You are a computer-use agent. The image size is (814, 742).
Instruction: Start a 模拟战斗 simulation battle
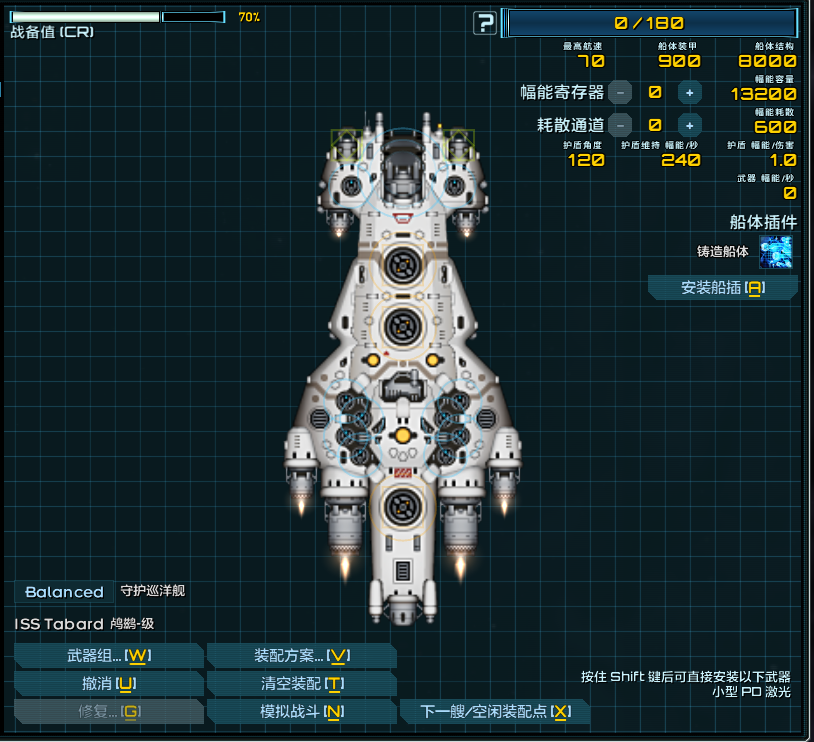coord(301,712)
